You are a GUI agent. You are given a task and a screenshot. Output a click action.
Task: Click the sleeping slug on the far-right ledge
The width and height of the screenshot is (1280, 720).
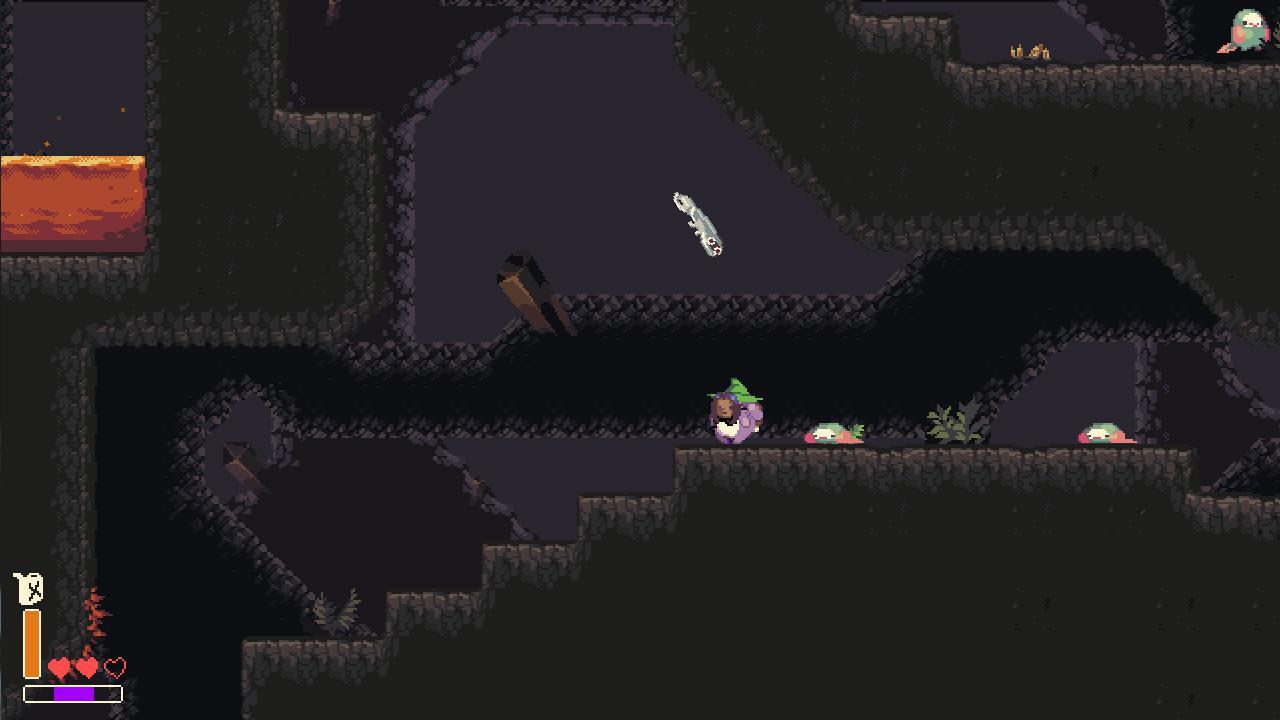point(1104,434)
